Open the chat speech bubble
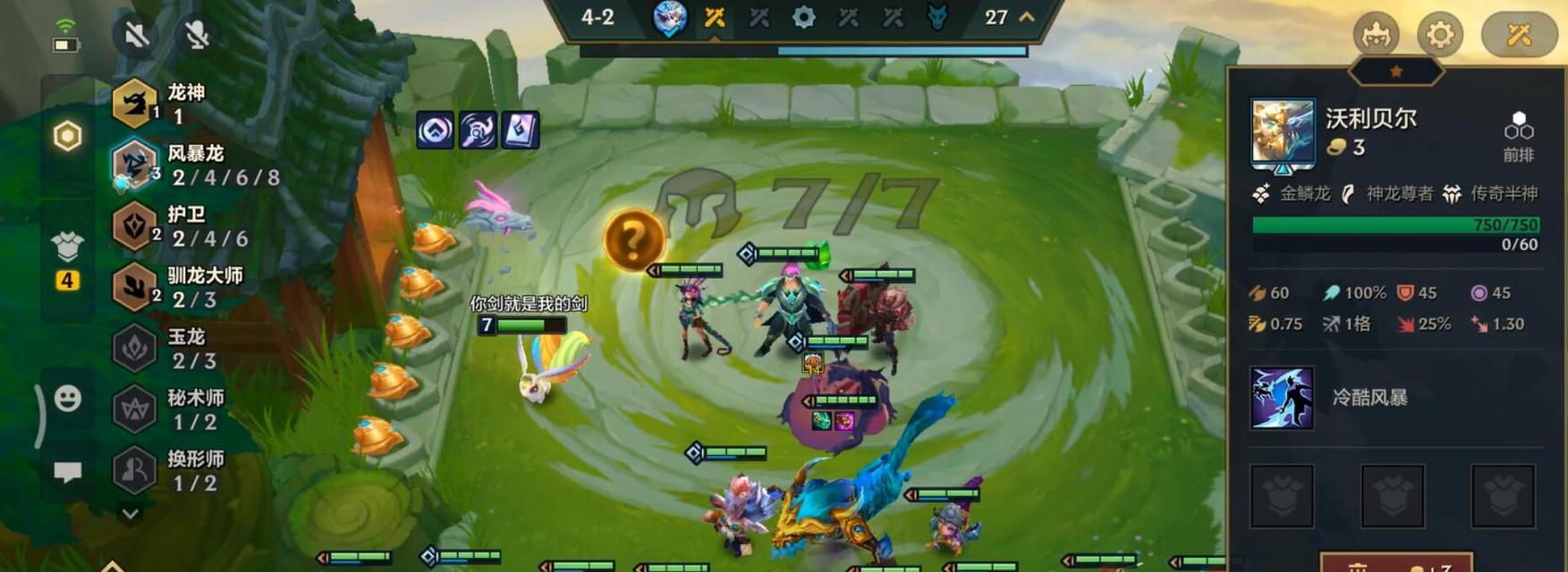The image size is (1568, 572). [x=68, y=471]
